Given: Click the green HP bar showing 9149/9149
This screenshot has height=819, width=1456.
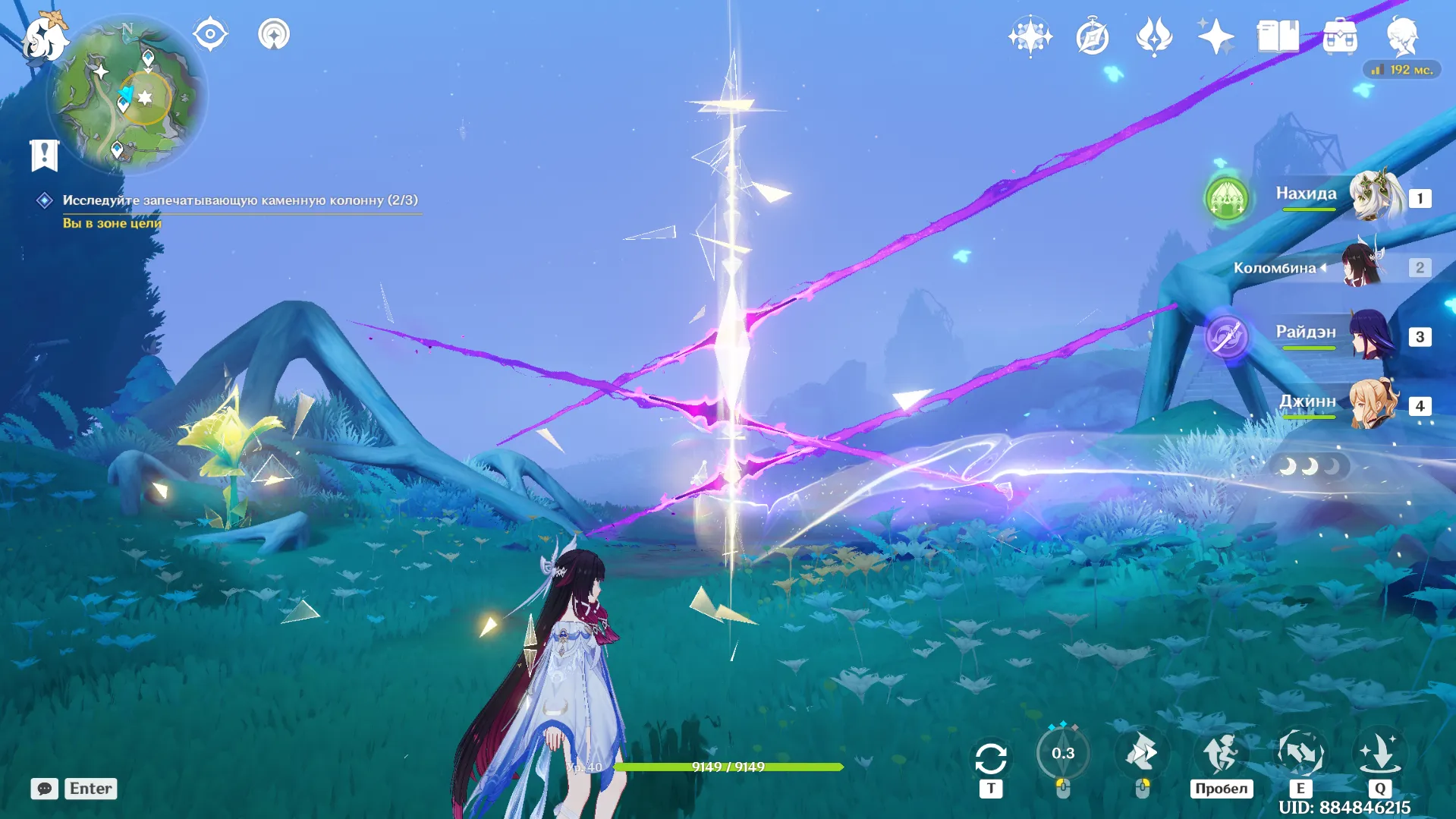Looking at the screenshot, I should pyautogui.click(x=728, y=767).
